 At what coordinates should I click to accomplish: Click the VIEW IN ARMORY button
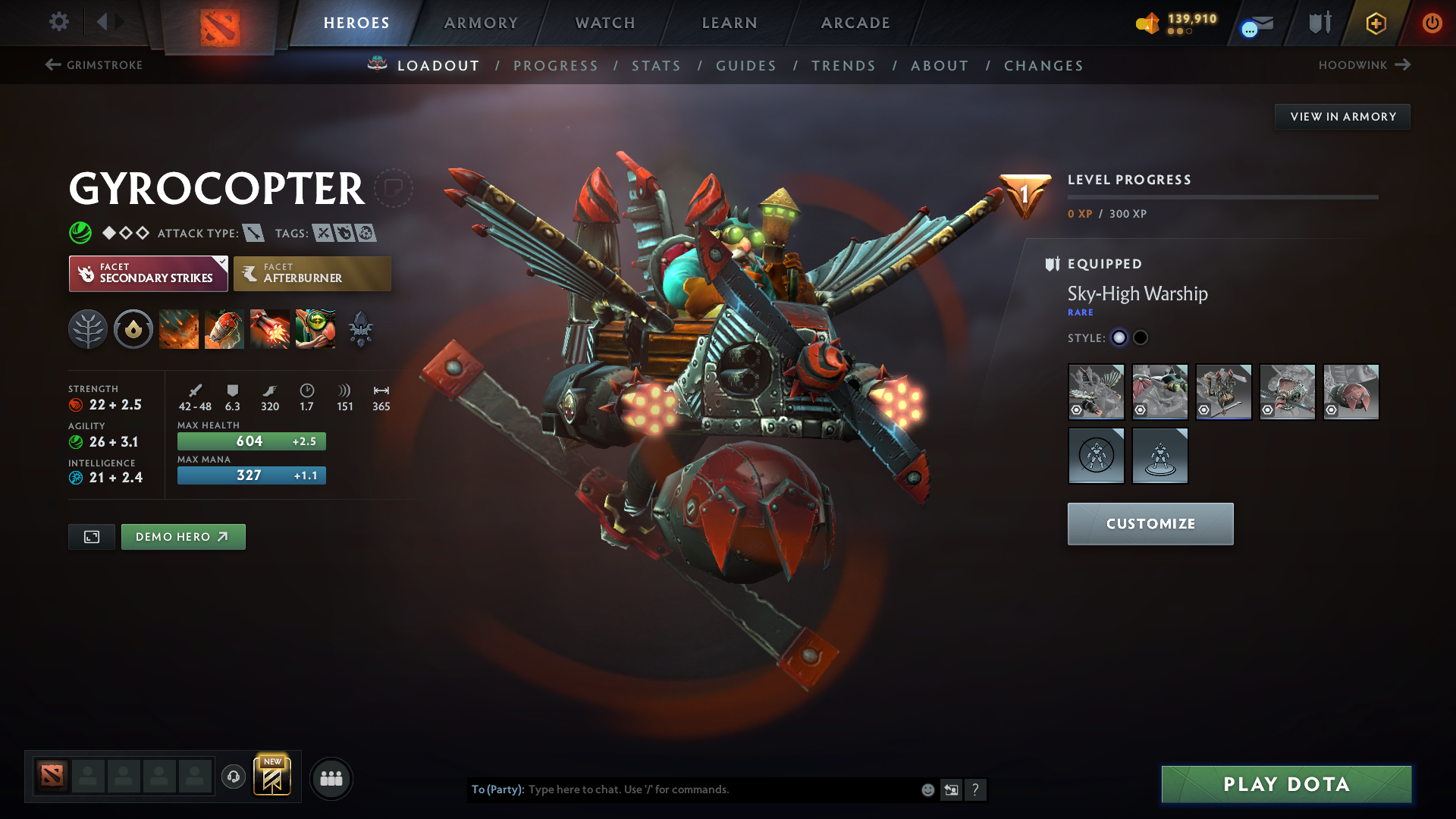[x=1342, y=116]
